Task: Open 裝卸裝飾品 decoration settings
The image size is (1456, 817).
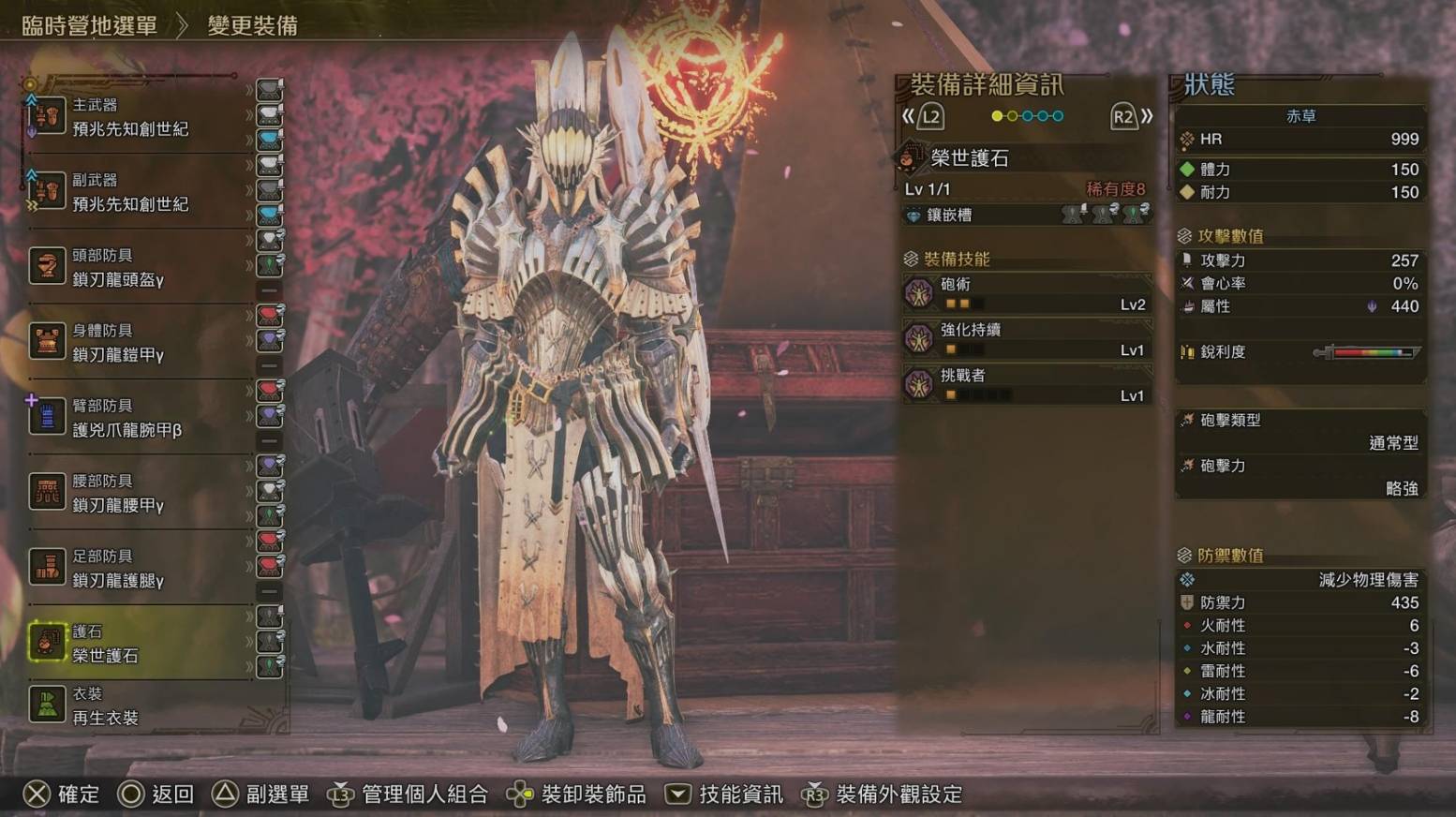Action: [576, 795]
